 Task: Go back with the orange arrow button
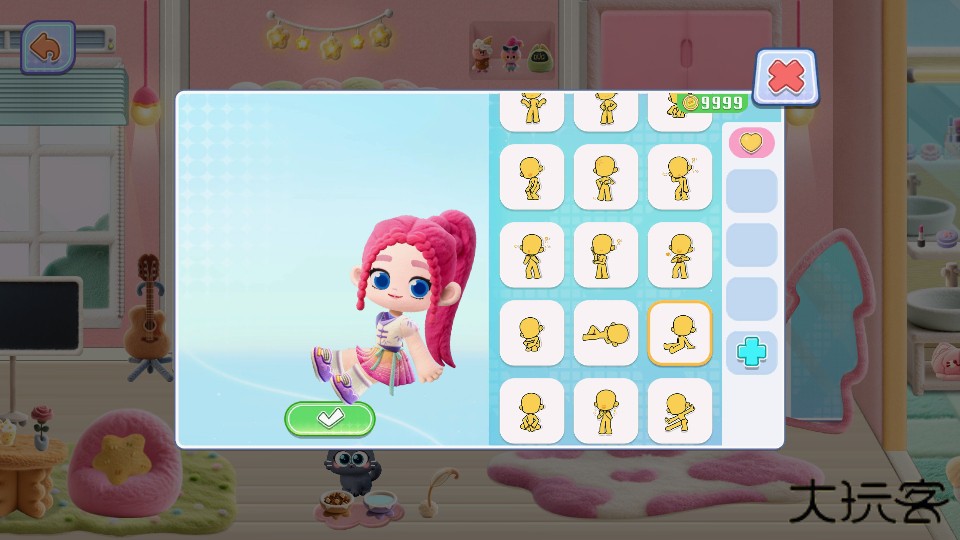pyautogui.click(x=47, y=48)
